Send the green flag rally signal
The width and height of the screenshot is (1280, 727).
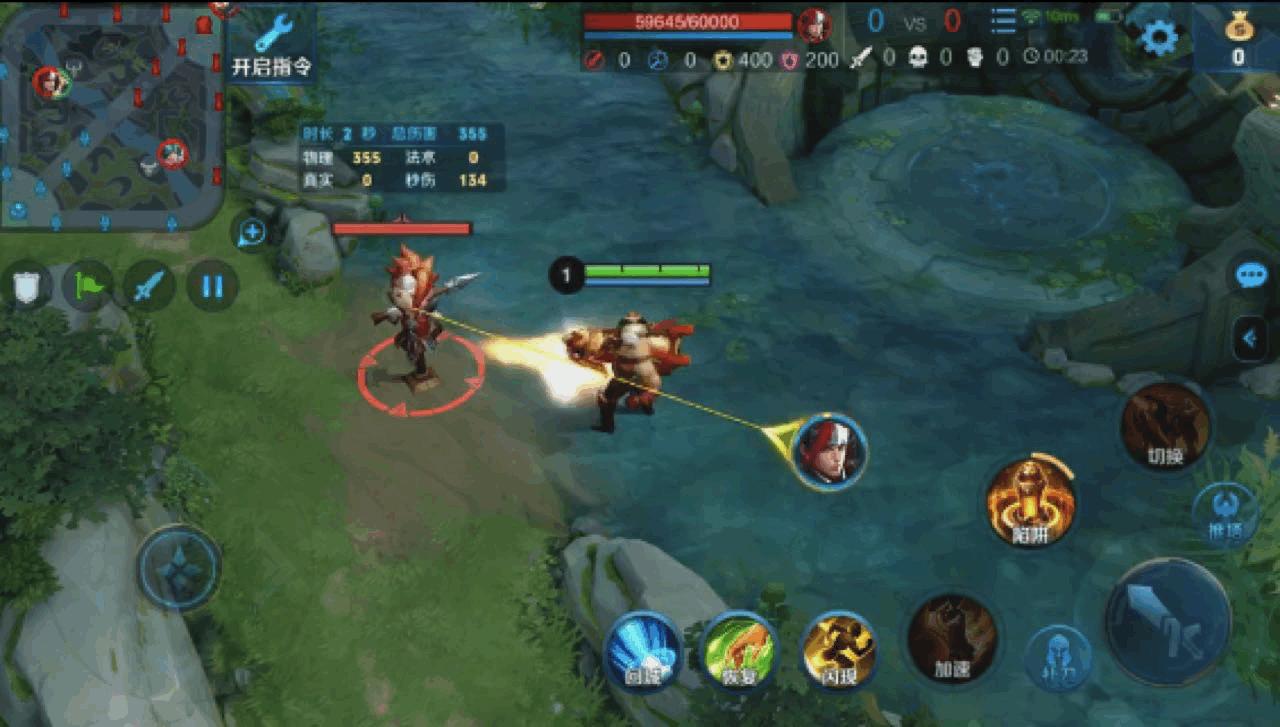pos(89,286)
